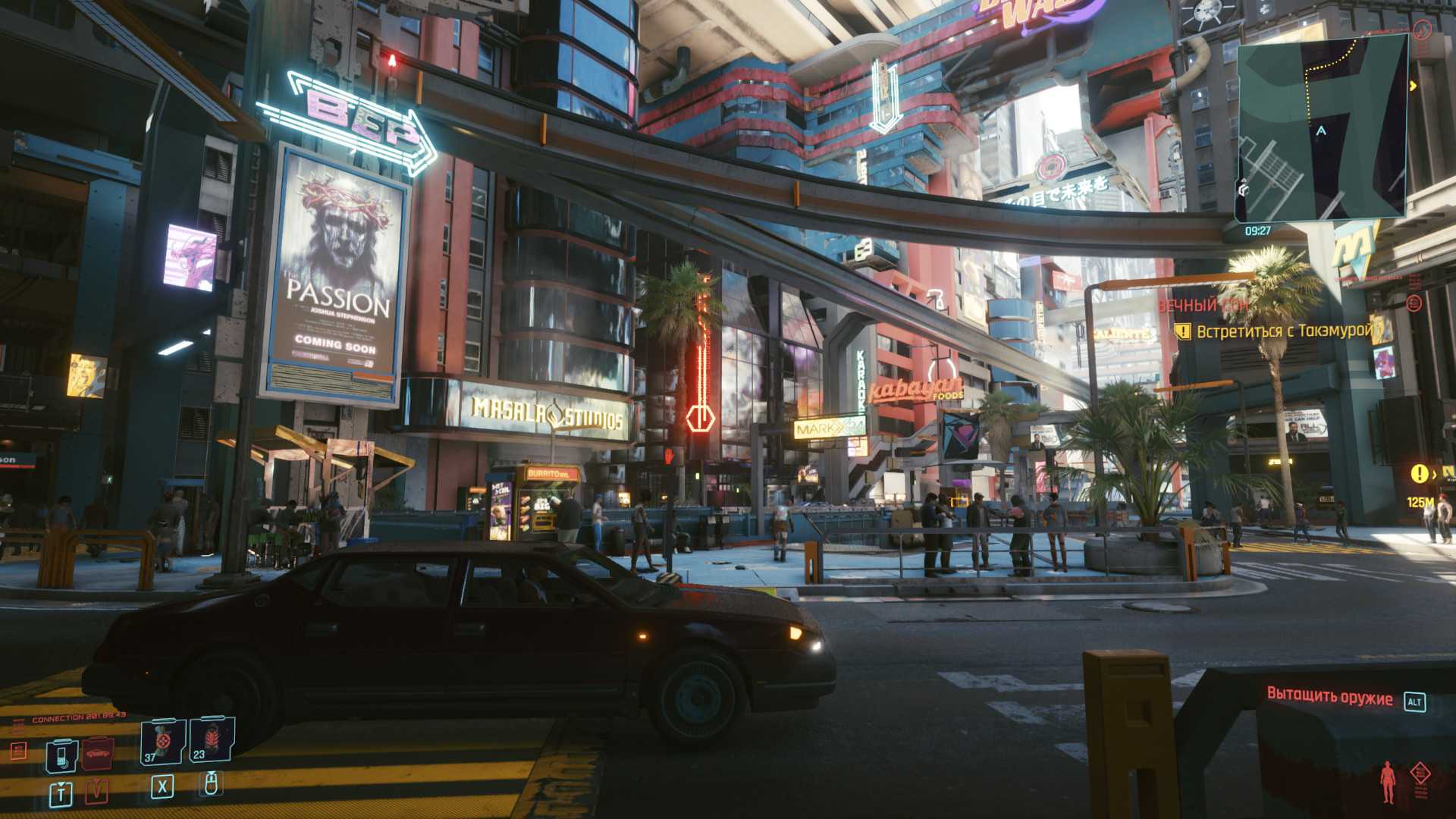
Task: Click the yellow exclamation quest marker
Action: tap(1419, 474)
